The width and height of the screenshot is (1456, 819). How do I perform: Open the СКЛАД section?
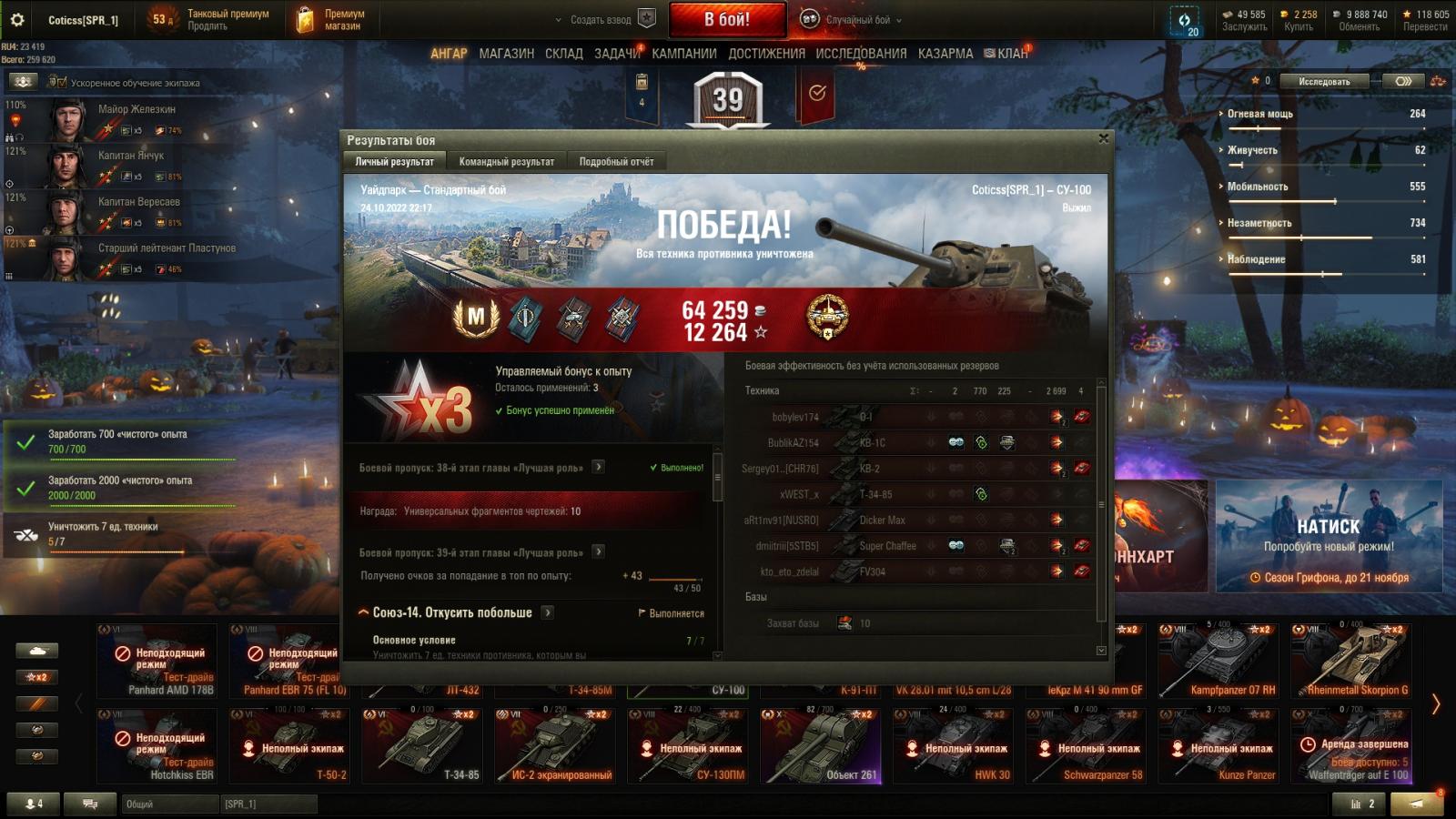pos(563,54)
